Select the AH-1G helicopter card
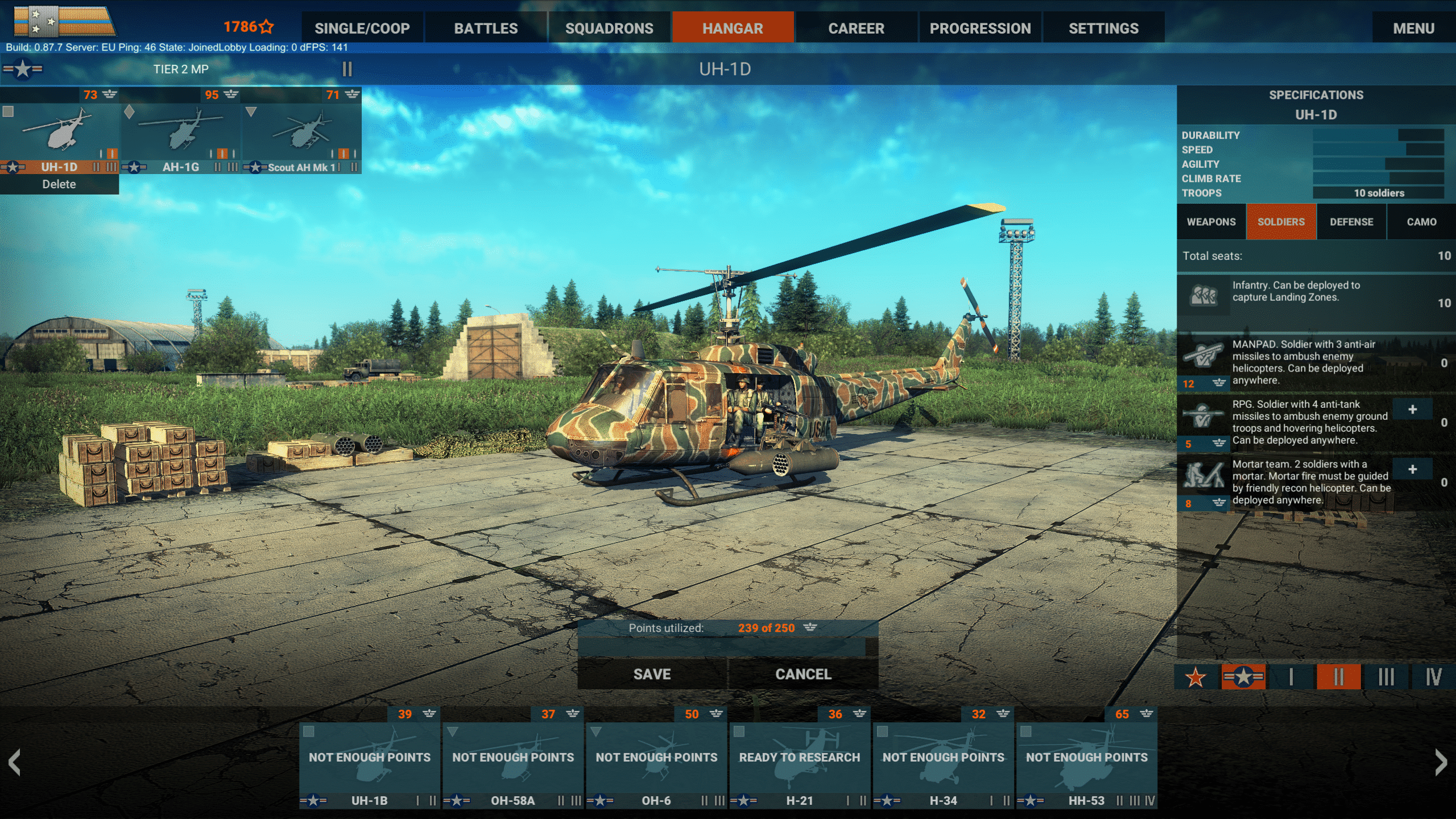The width and height of the screenshot is (1456, 819). (x=181, y=136)
